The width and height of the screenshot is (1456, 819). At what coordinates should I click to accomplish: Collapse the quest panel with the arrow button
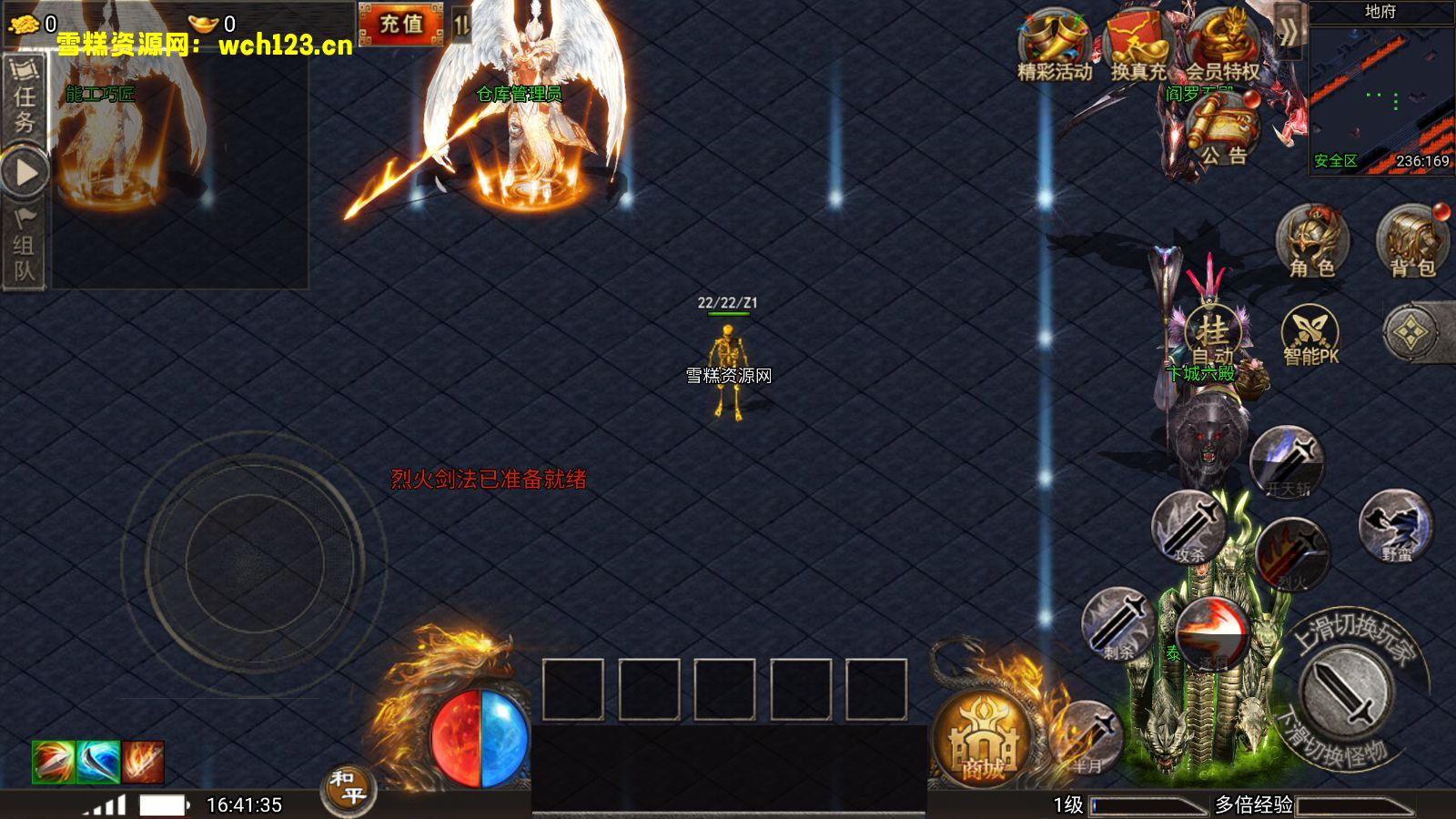pos(25,172)
